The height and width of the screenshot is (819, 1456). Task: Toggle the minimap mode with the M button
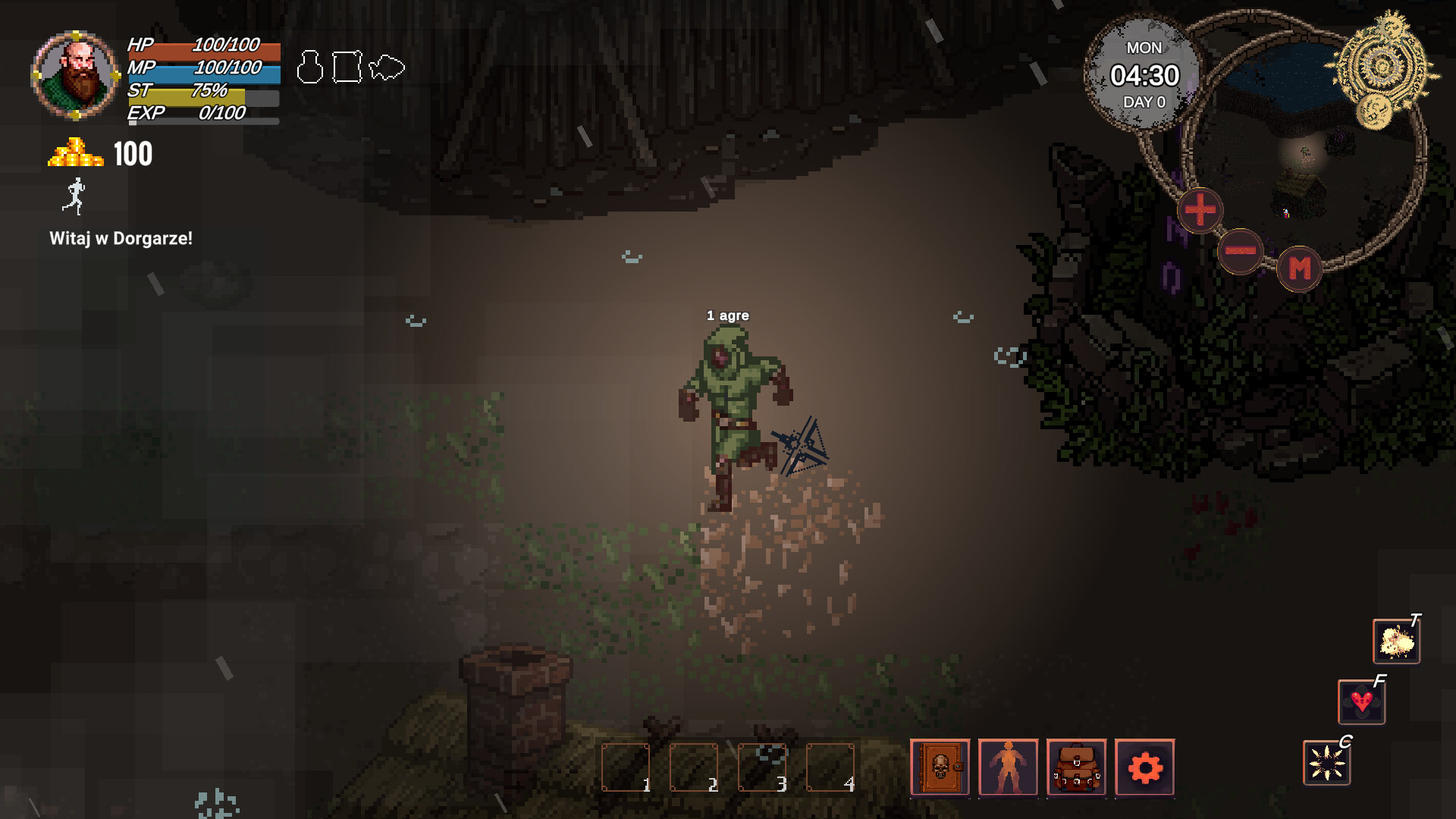[1300, 267]
